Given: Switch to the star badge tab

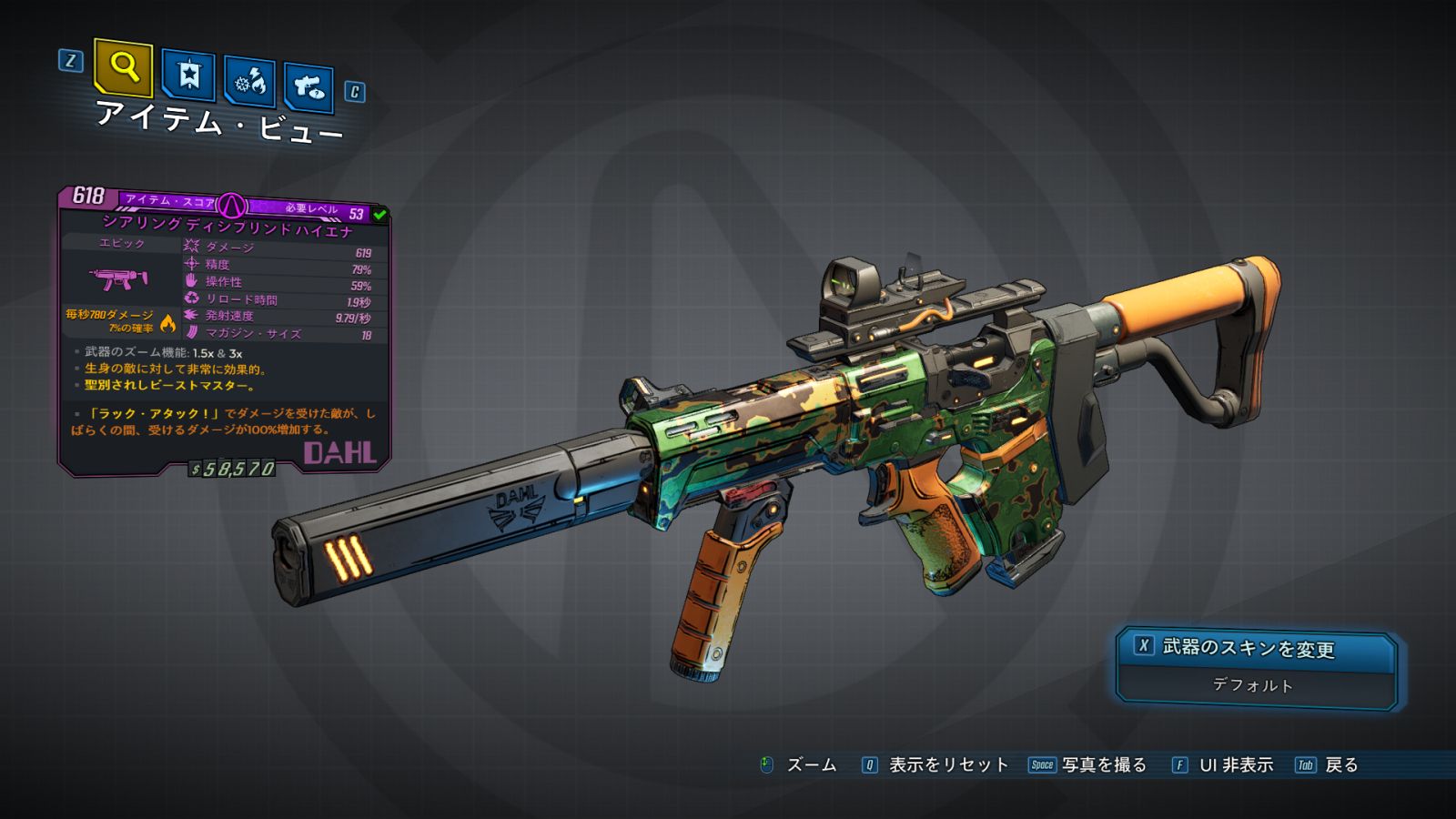Looking at the screenshot, I should (188, 75).
